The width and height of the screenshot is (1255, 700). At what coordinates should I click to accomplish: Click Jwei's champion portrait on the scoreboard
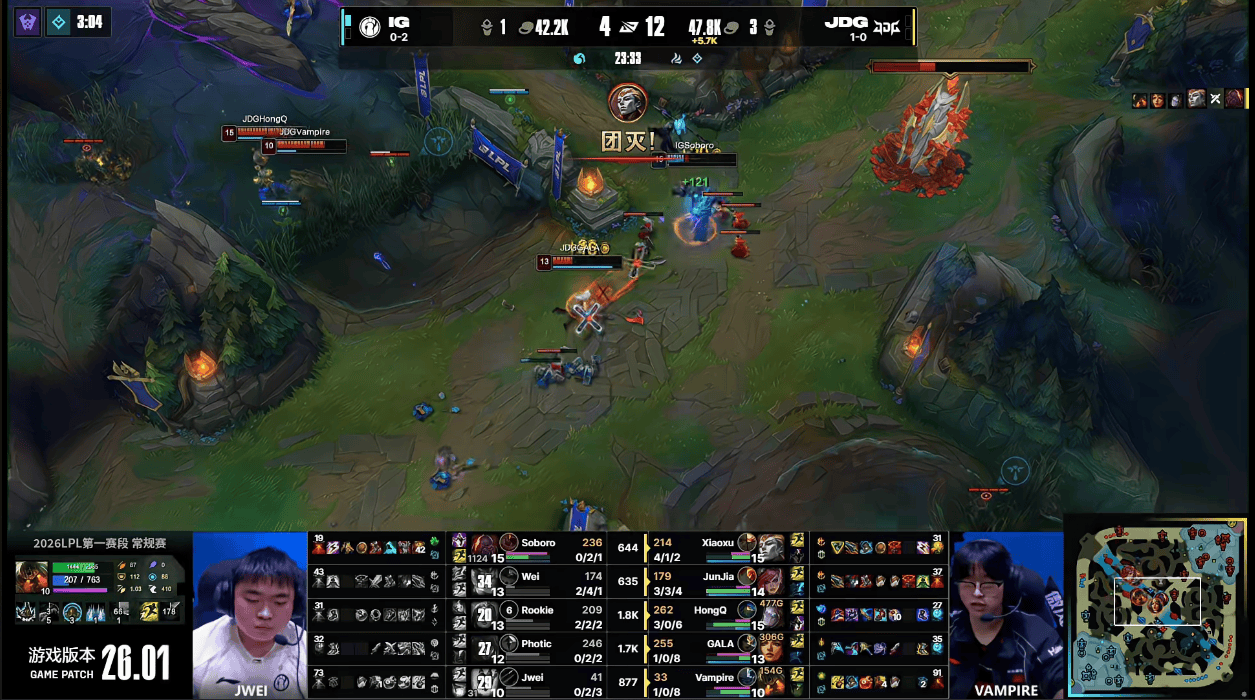(x=485, y=681)
